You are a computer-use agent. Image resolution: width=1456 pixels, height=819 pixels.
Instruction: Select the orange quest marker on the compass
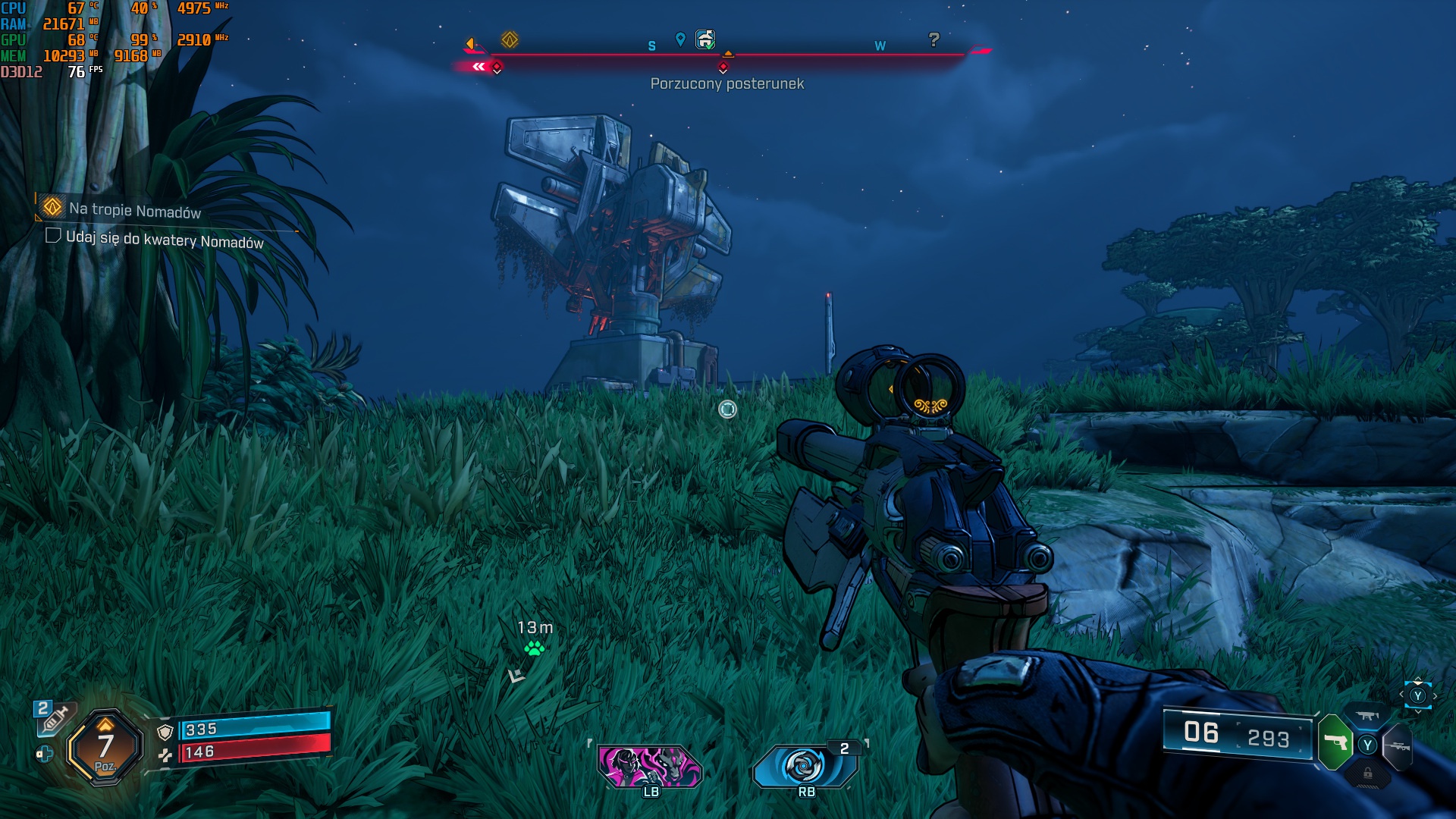click(x=510, y=39)
